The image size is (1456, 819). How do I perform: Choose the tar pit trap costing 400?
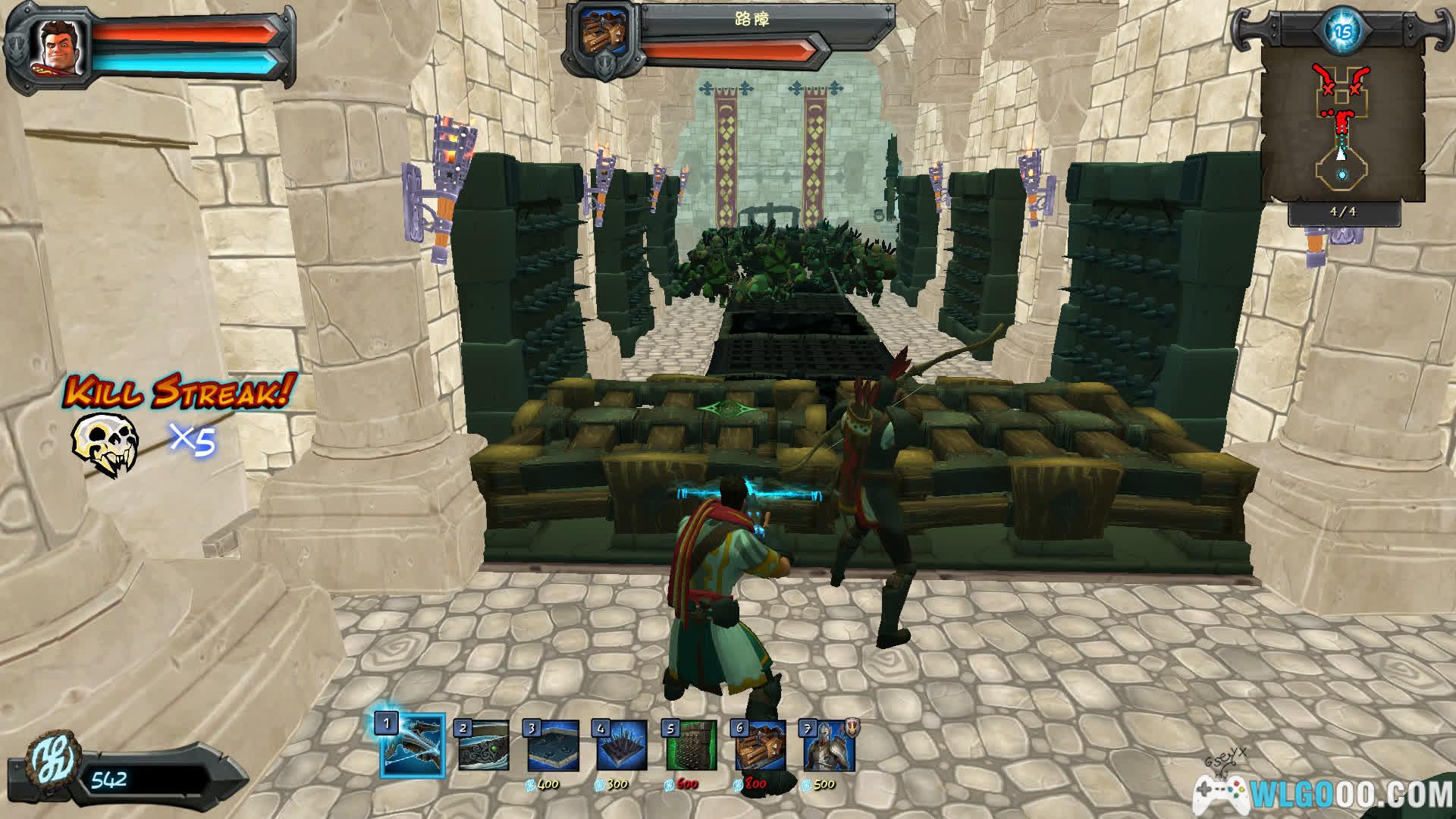(x=553, y=747)
